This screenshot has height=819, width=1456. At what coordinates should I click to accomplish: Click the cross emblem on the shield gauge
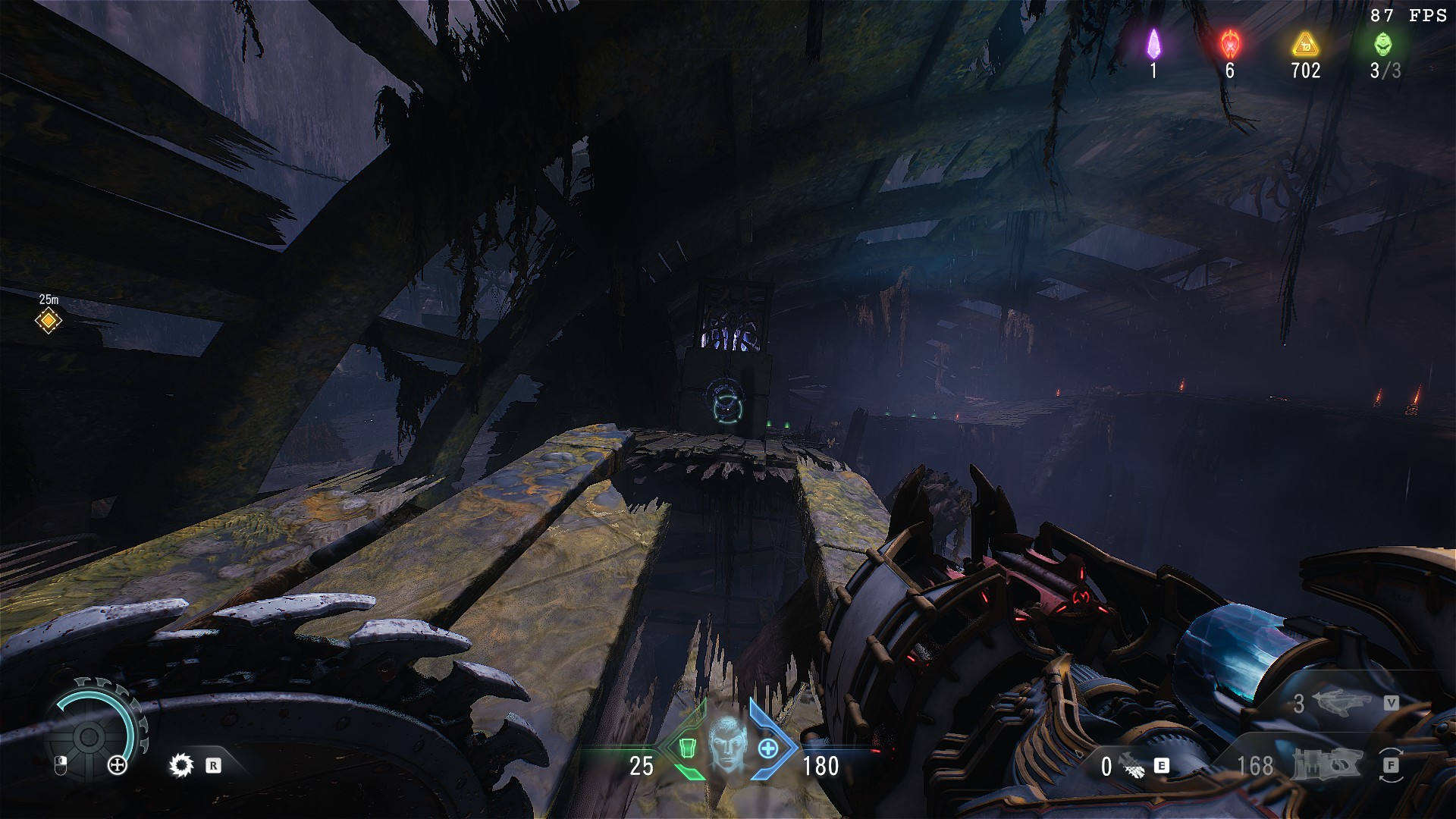tap(118, 765)
